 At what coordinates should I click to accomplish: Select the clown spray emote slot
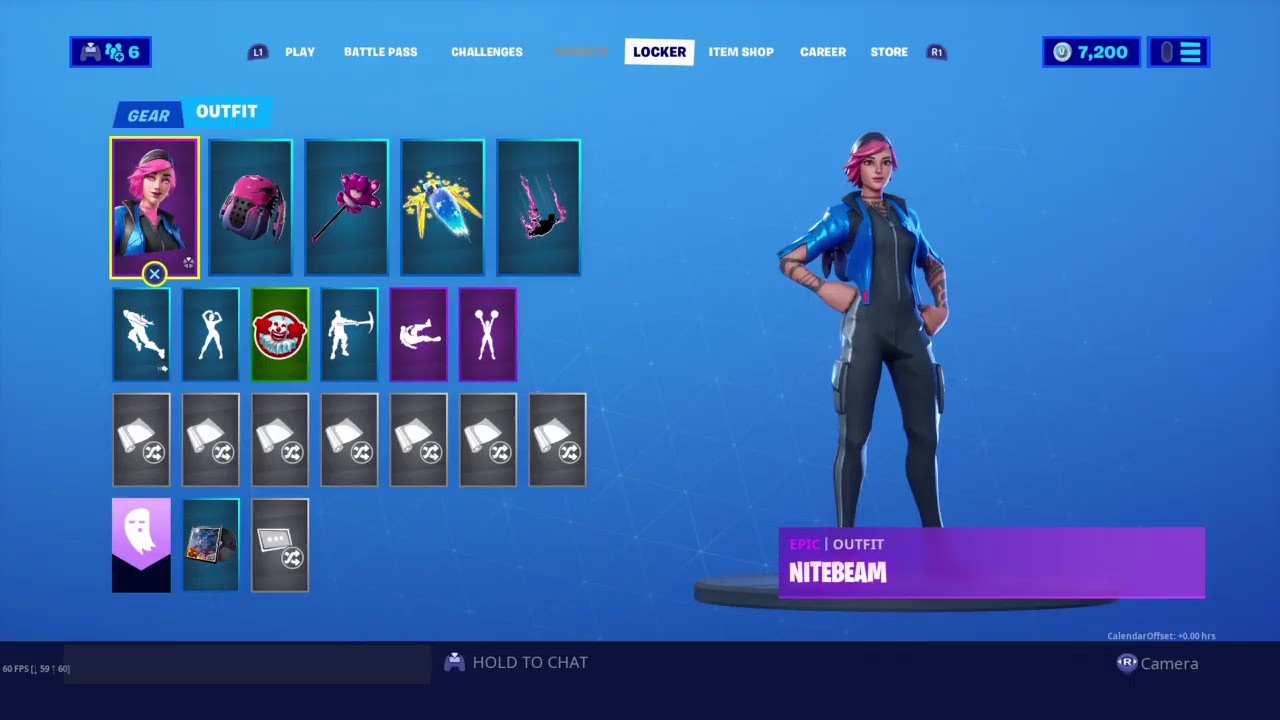point(279,334)
